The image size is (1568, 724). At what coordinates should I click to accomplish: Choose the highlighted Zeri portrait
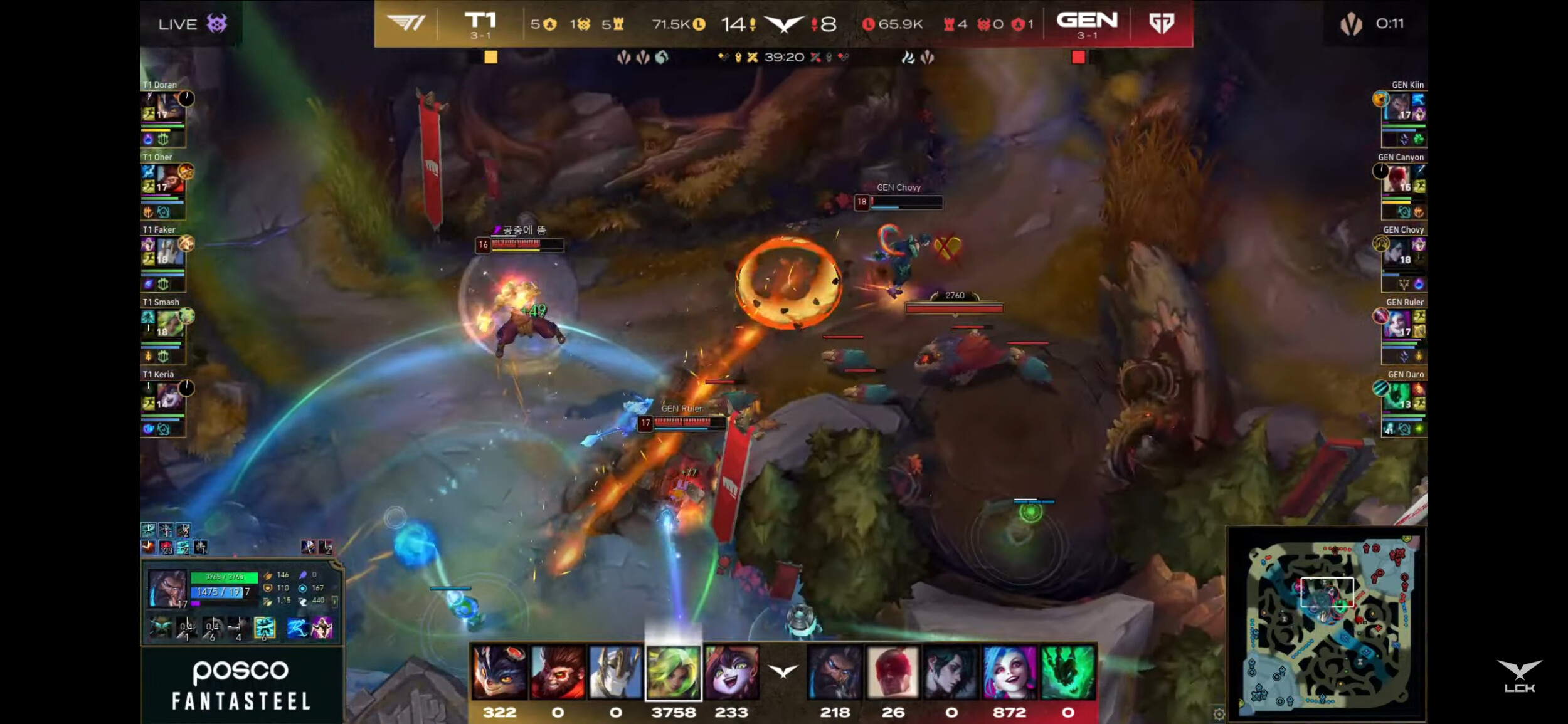[674, 673]
